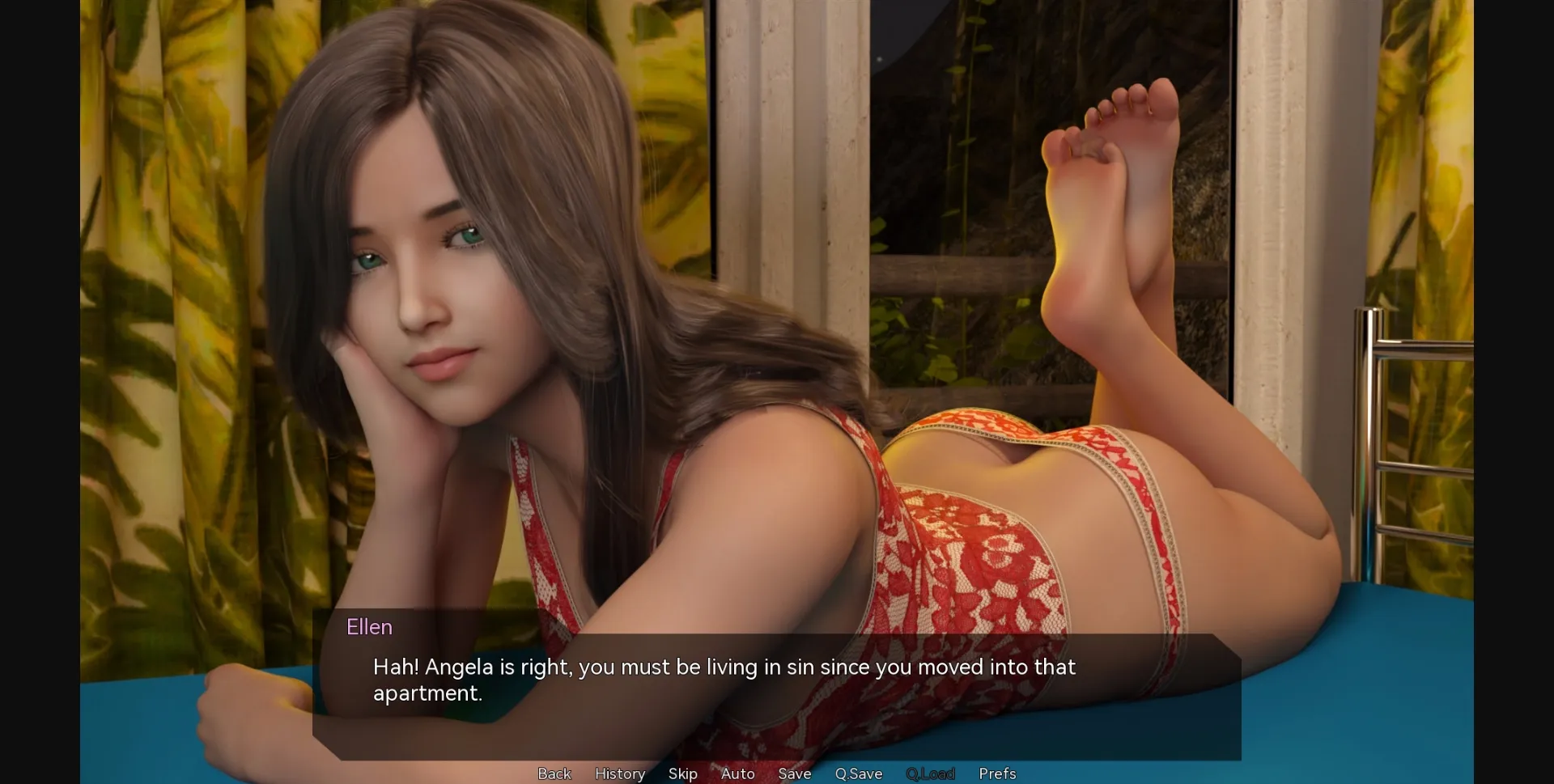Activate Skip mode
Image resolution: width=1554 pixels, height=784 pixels.
pyautogui.click(x=683, y=773)
